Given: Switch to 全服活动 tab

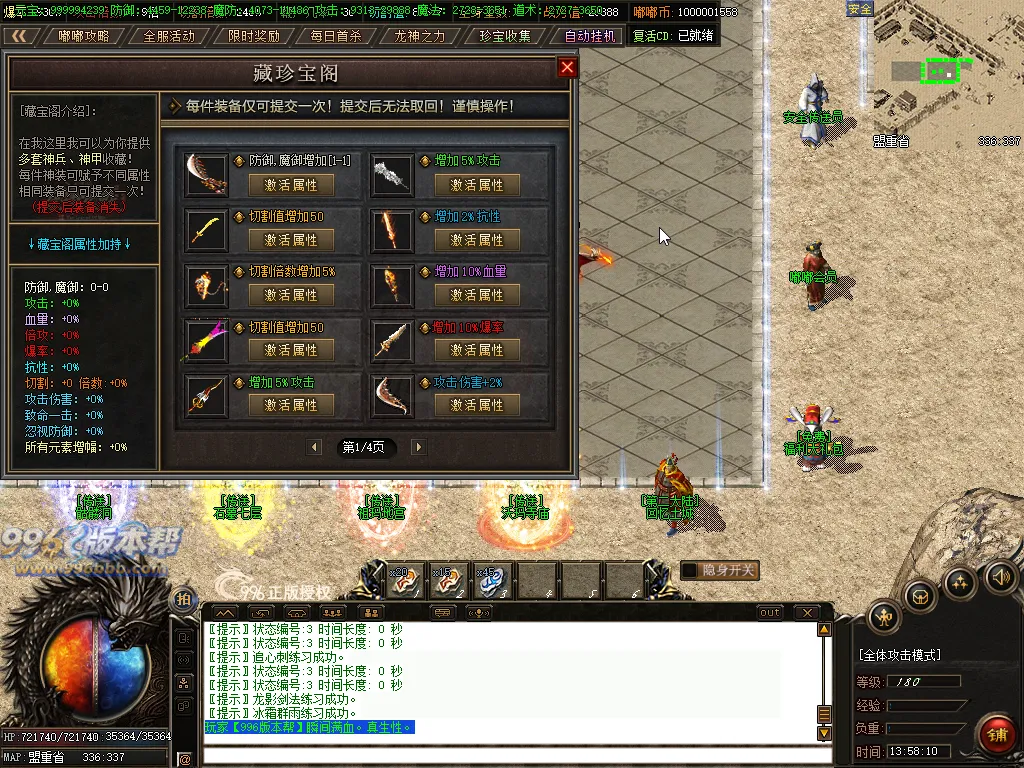Looking at the screenshot, I should click(169, 36).
